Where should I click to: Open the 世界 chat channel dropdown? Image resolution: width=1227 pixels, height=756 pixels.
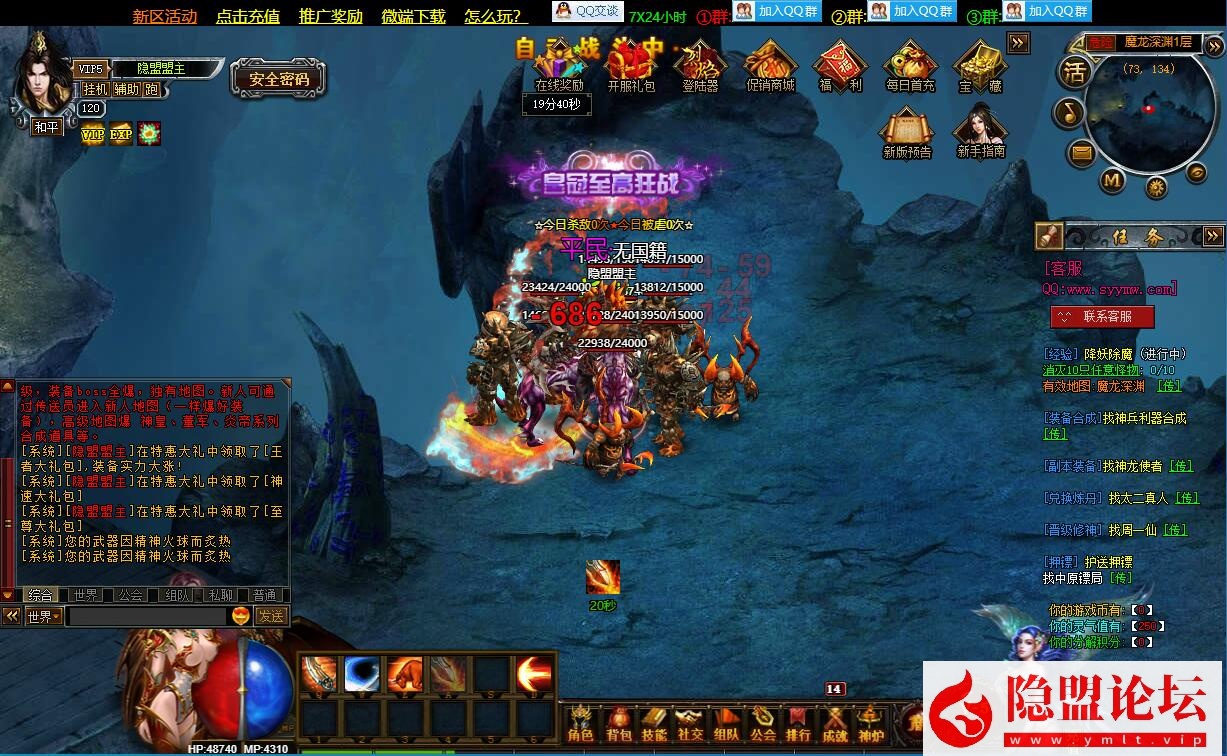click(x=44, y=617)
